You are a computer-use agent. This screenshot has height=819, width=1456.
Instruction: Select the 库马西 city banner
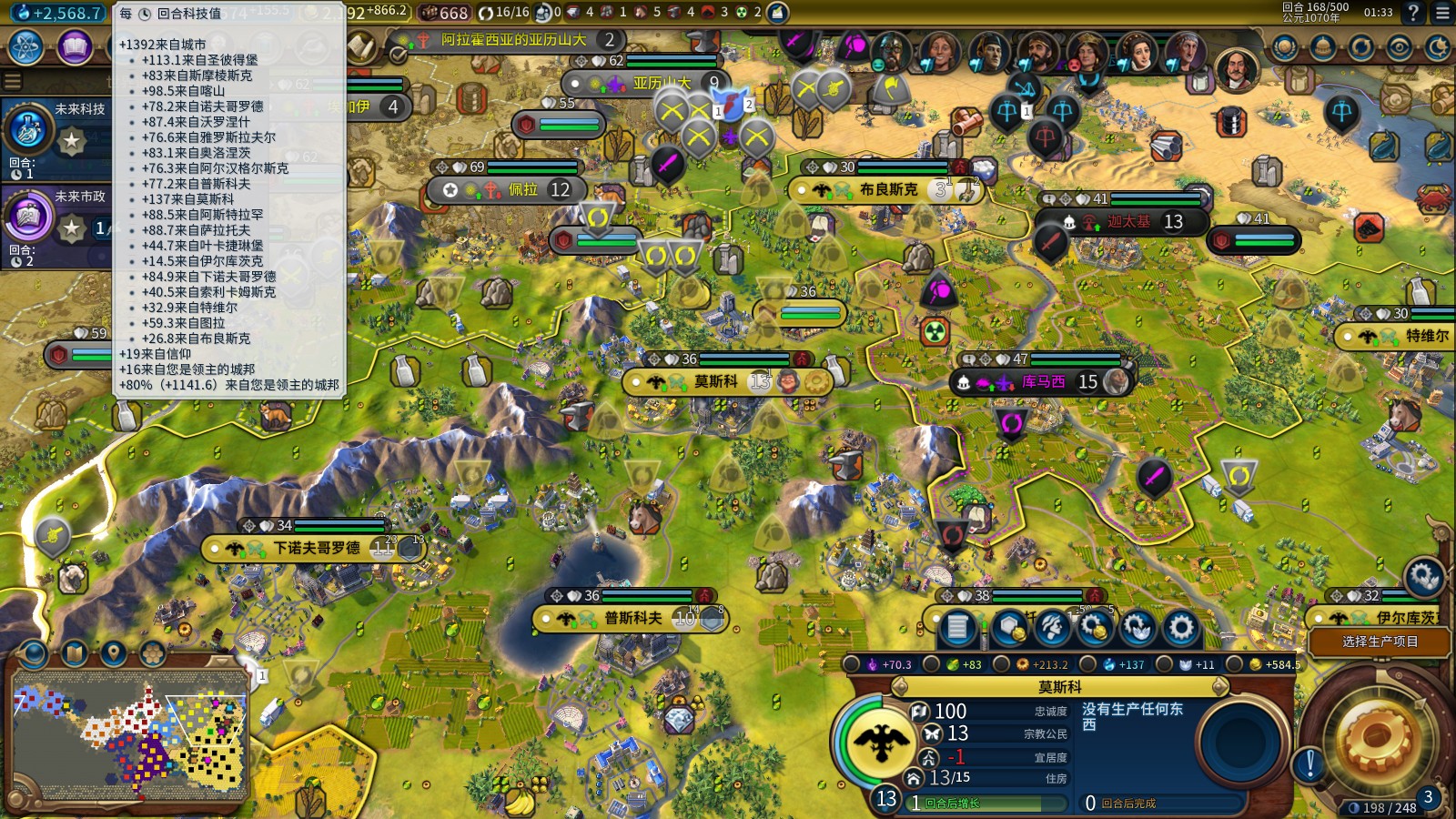click(x=1042, y=382)
